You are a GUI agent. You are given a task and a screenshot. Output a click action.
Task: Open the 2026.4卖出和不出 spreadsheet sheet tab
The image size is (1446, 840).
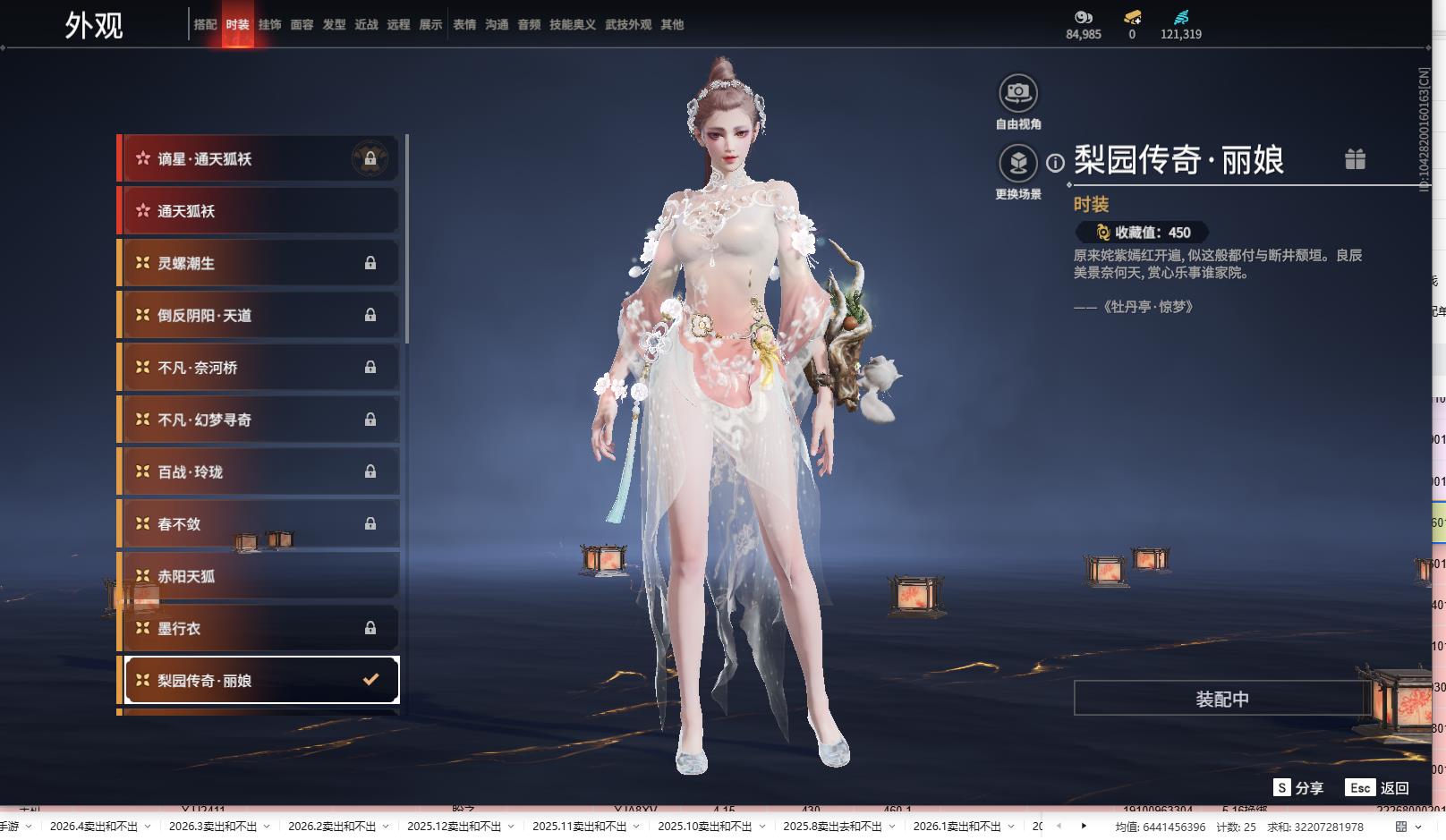click(x=94, y=827)
